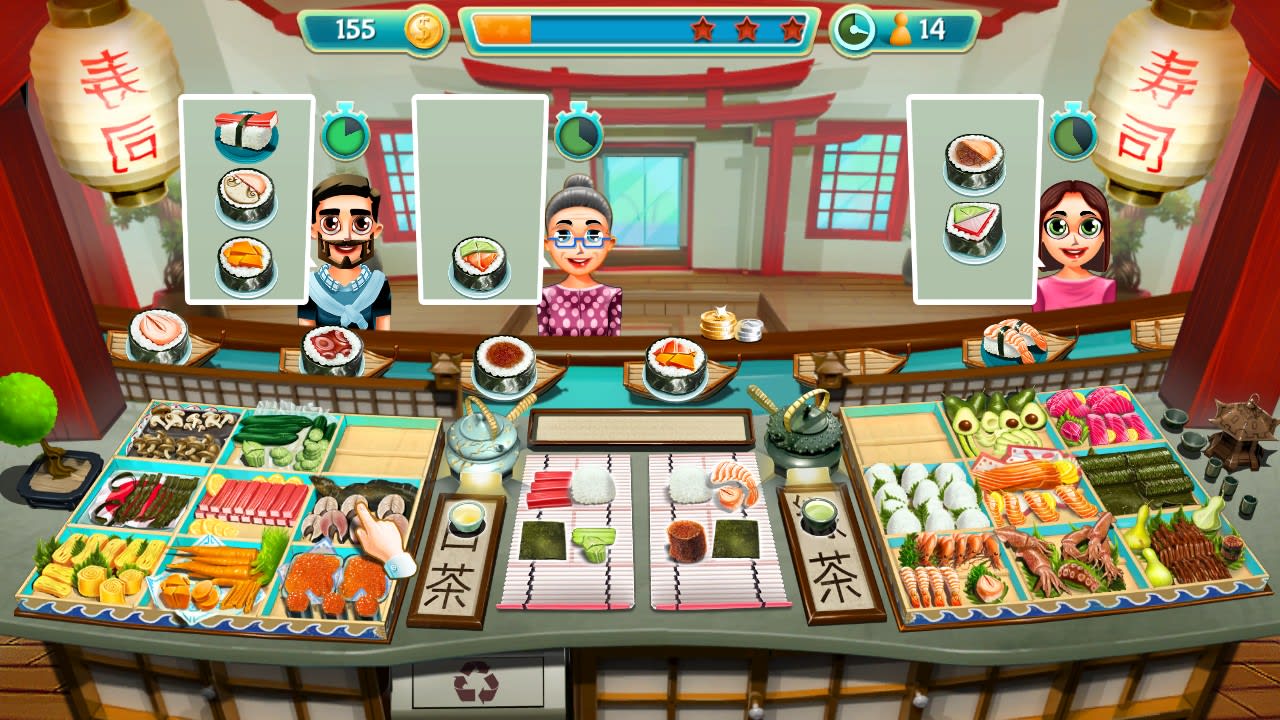Select shrimp nigiri from the left customer's order
This screenshot has height=720, width=1280.
(x=243, y=131)
